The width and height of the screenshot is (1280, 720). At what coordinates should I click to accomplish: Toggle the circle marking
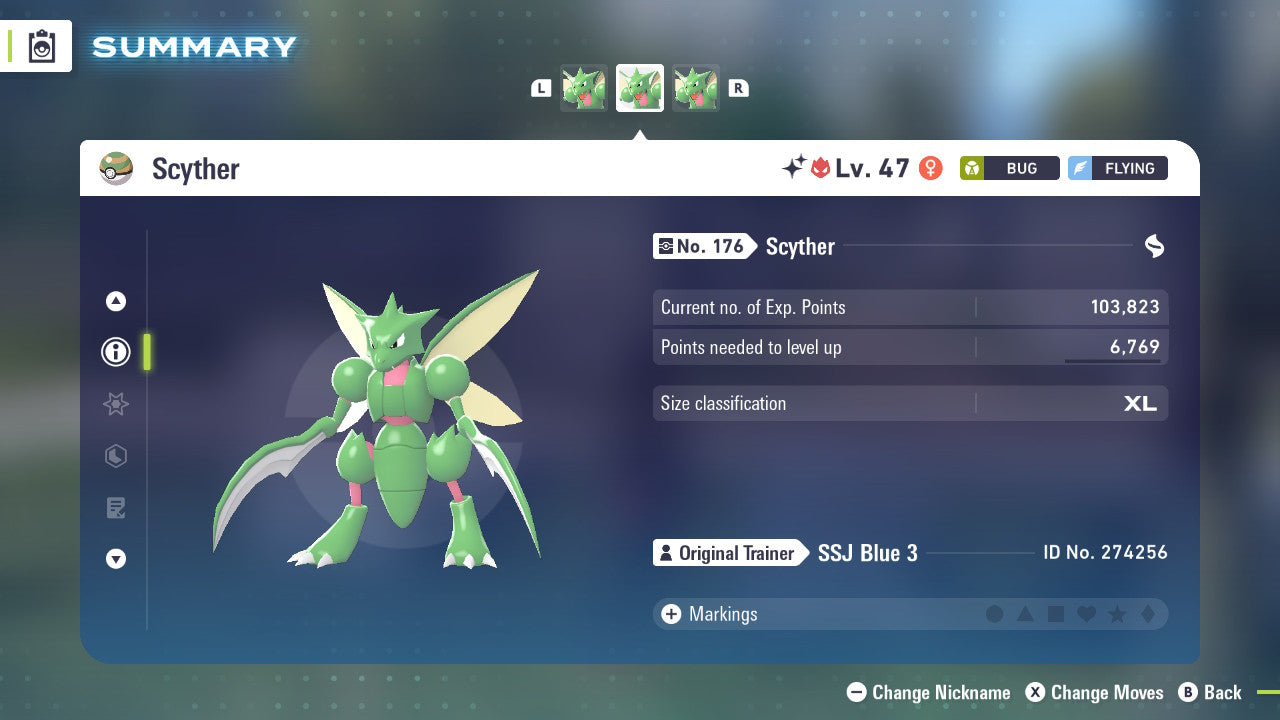[x=995, y=614]
